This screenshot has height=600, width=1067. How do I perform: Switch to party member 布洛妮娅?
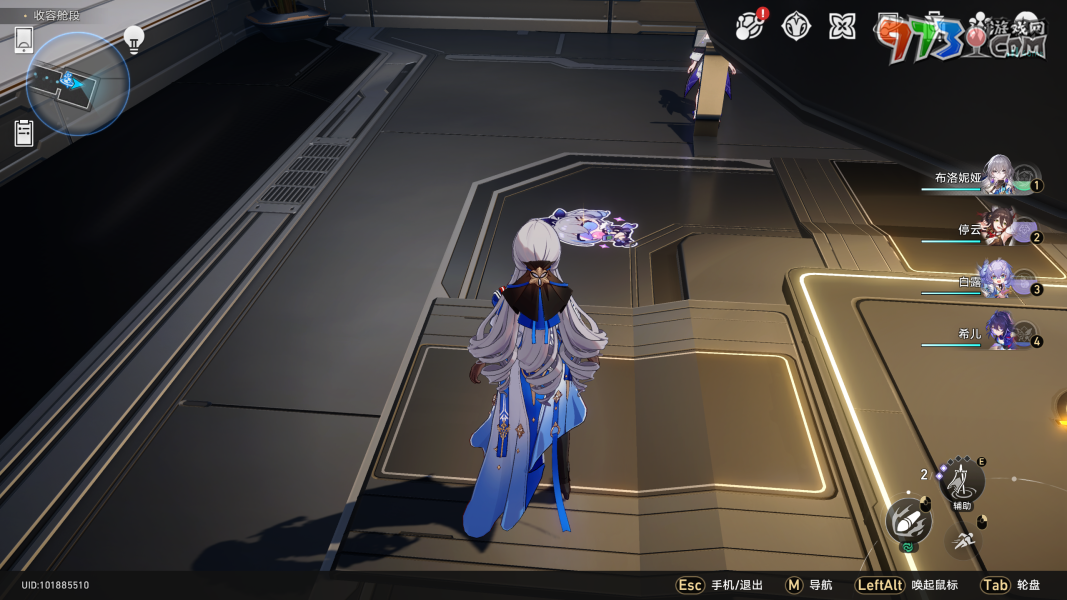pos(997,177)
